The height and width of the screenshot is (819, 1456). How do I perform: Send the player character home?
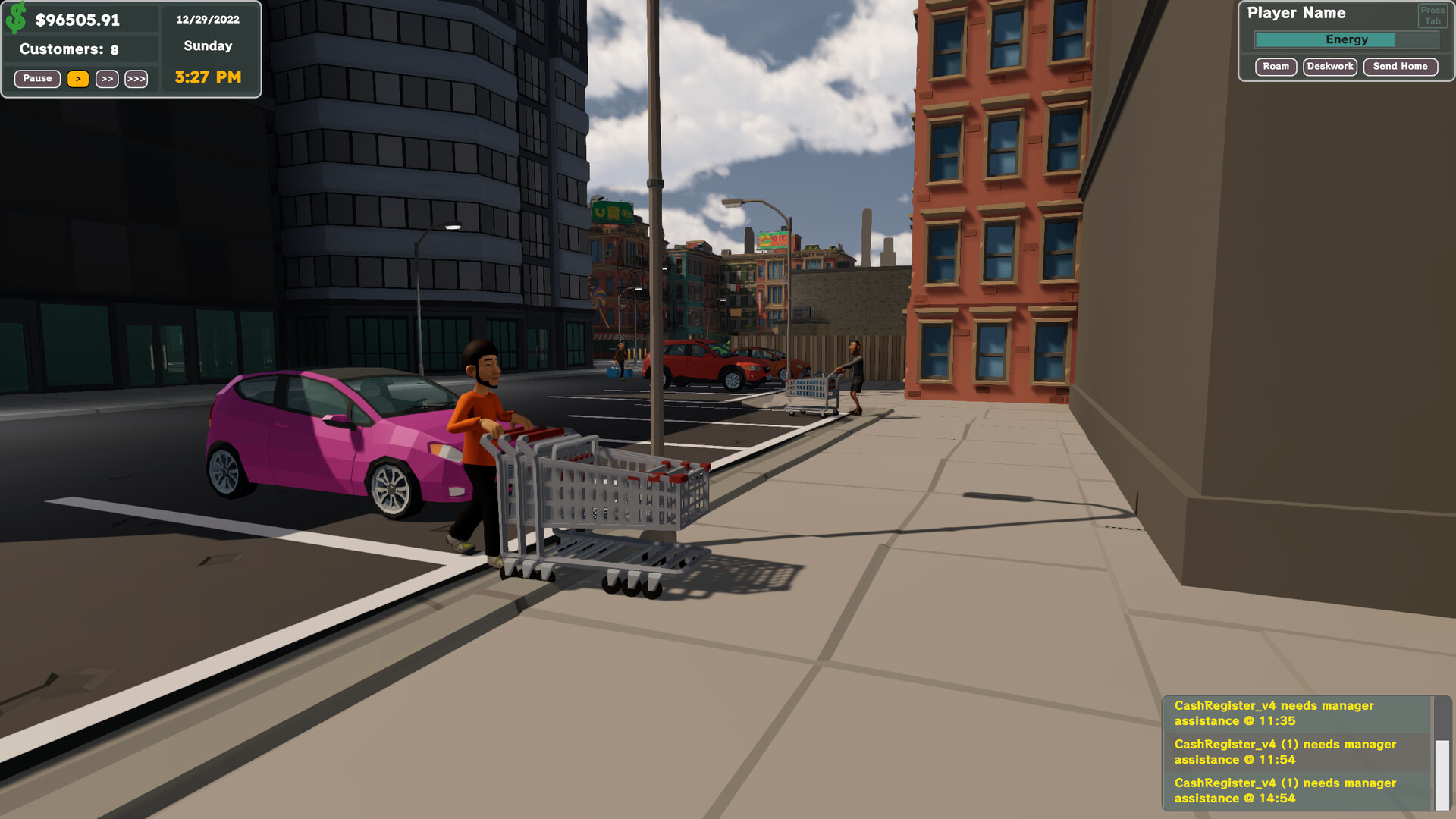point(1400,67)
